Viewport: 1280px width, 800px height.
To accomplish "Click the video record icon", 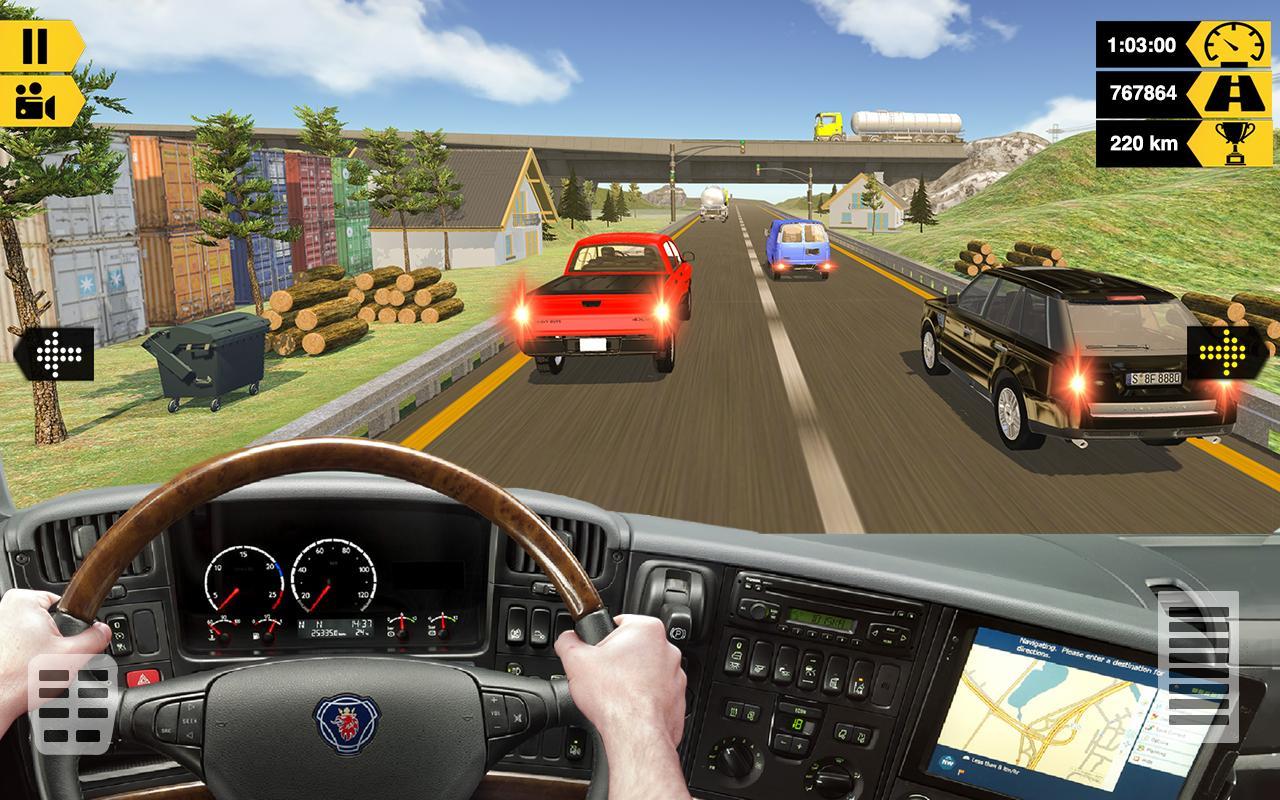I will point(33,103).
